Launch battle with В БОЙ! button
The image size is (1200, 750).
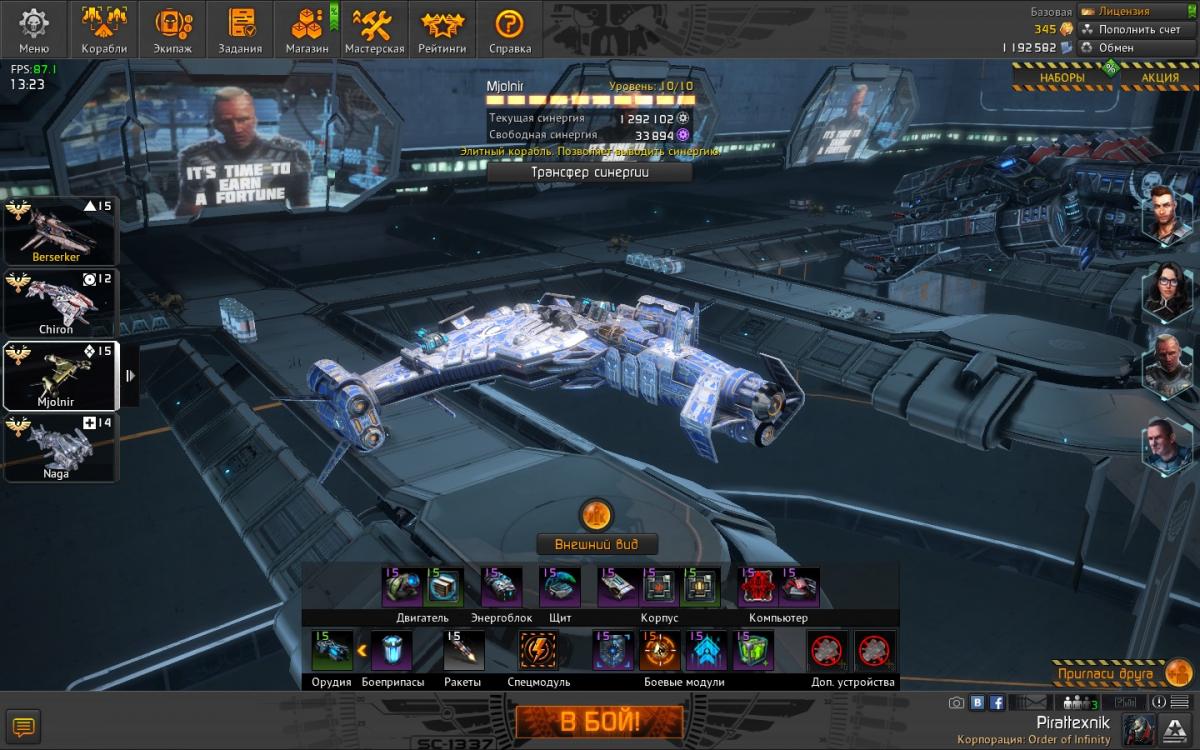tap(599, 721)
